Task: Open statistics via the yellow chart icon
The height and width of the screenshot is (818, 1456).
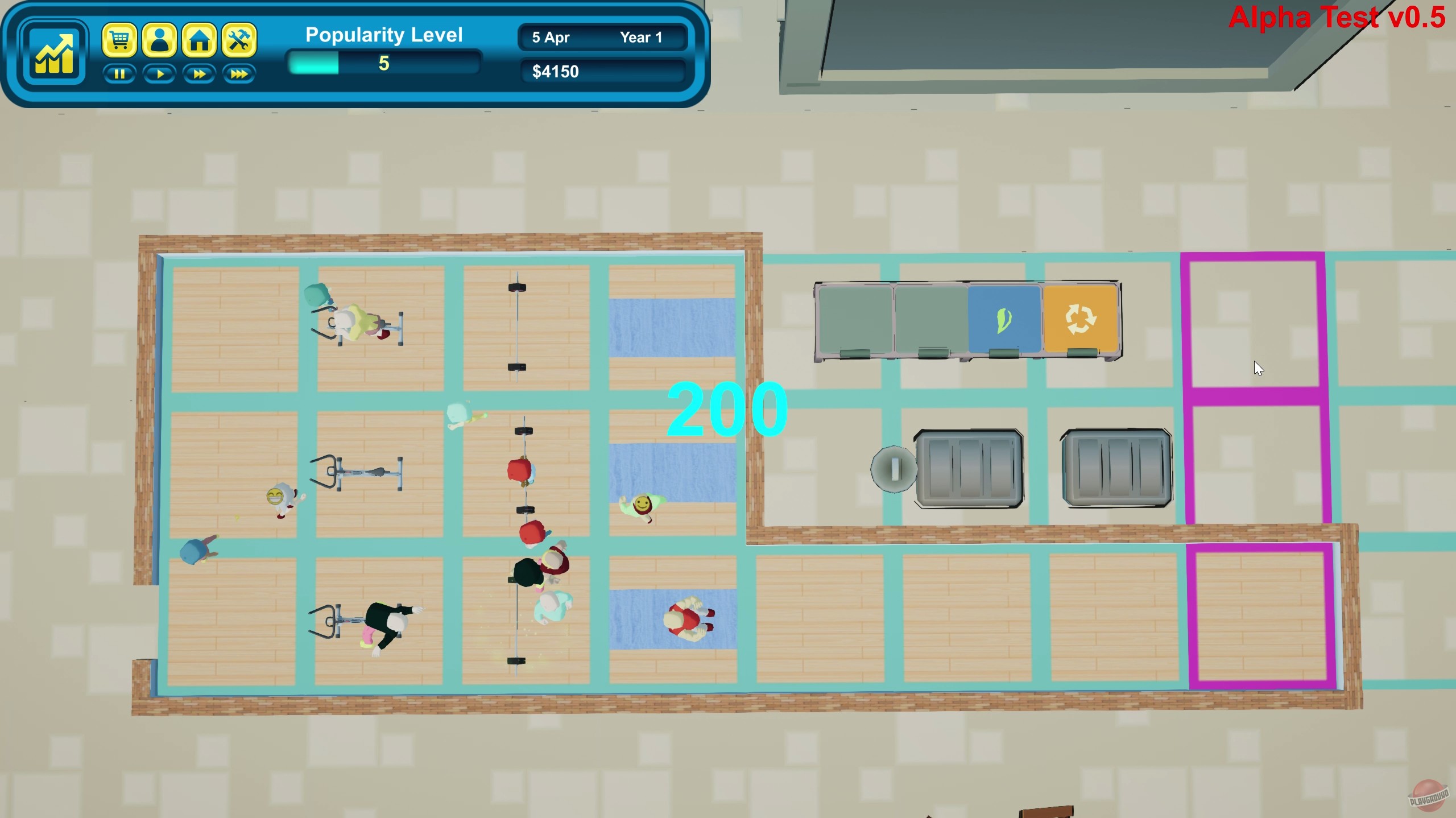Action: 54,54
